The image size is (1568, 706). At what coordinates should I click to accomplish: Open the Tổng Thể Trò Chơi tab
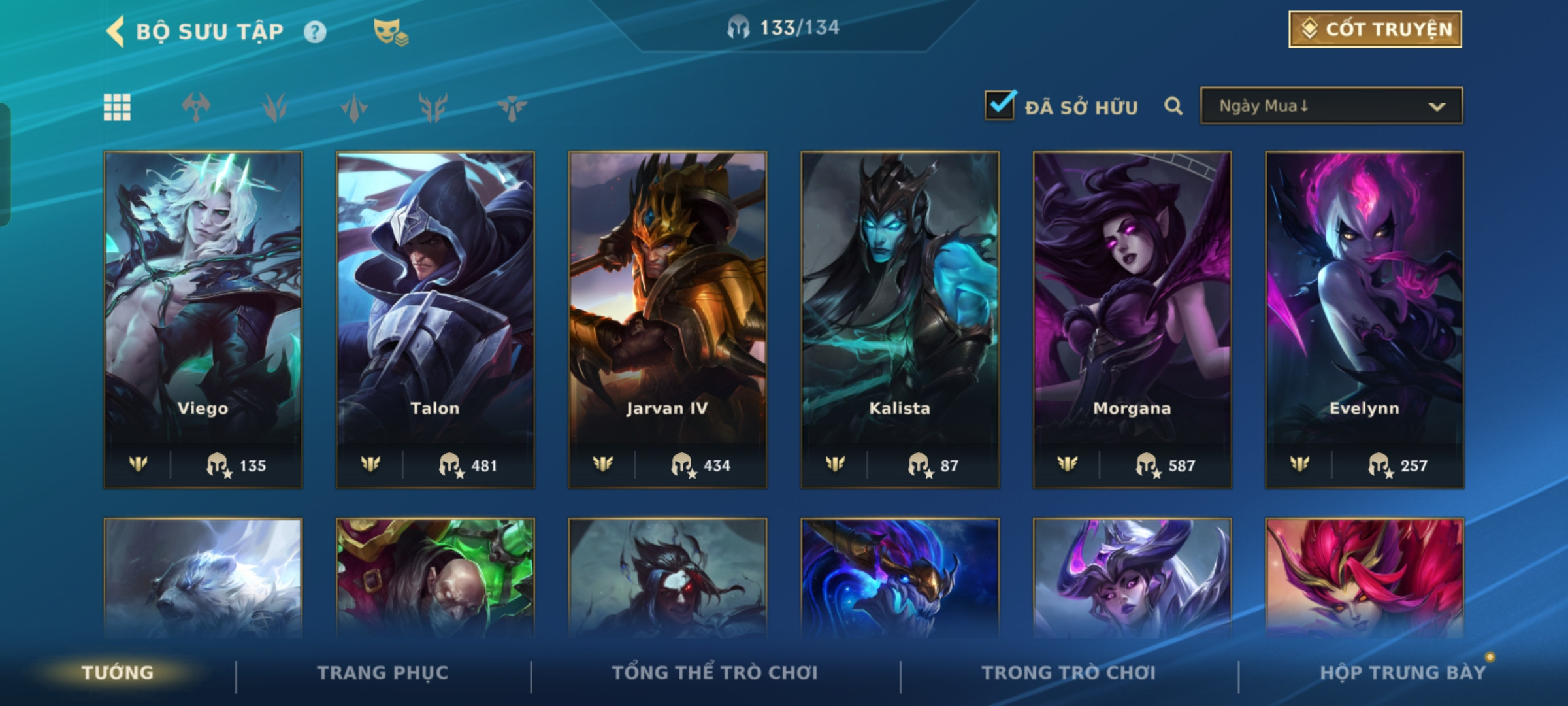pos(715,673)
